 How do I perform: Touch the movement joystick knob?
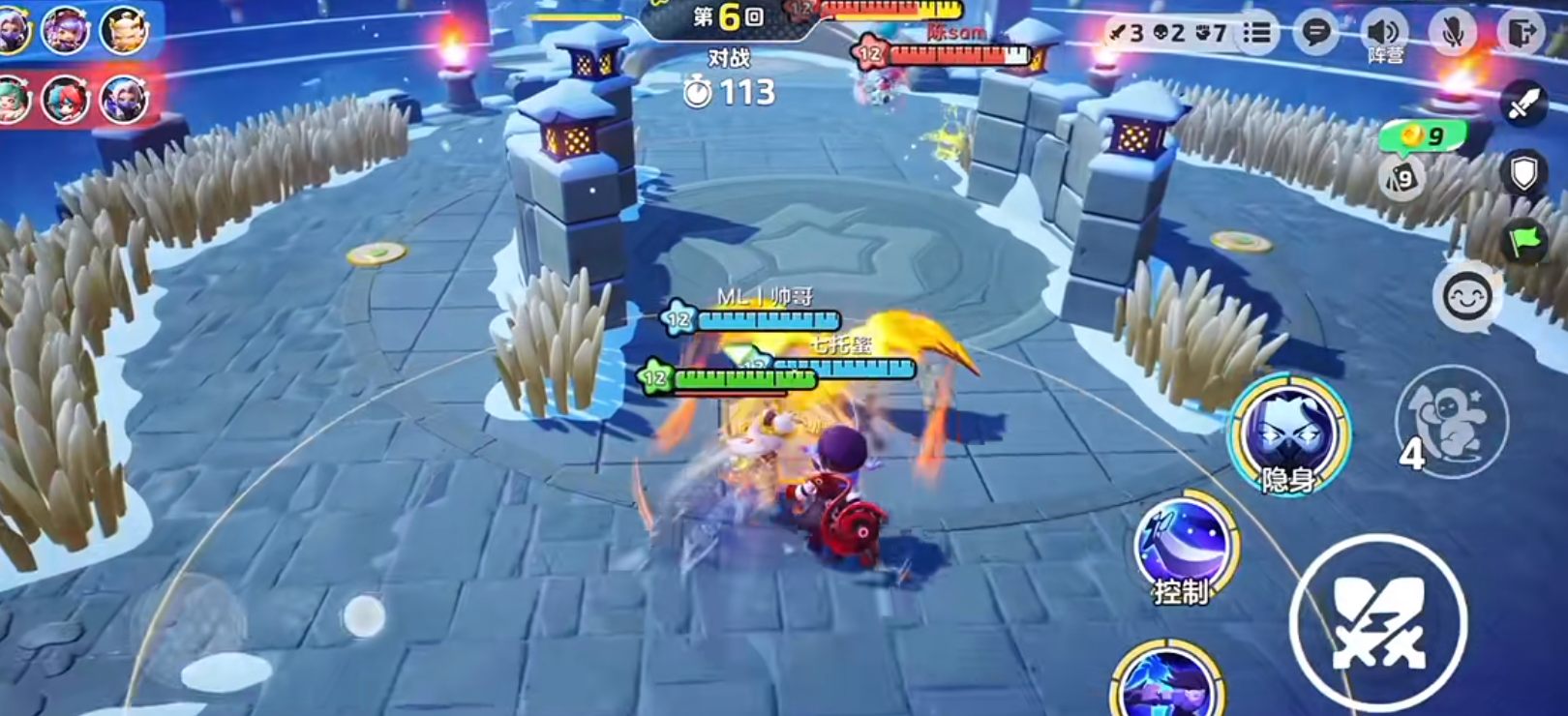coord(364,616)
